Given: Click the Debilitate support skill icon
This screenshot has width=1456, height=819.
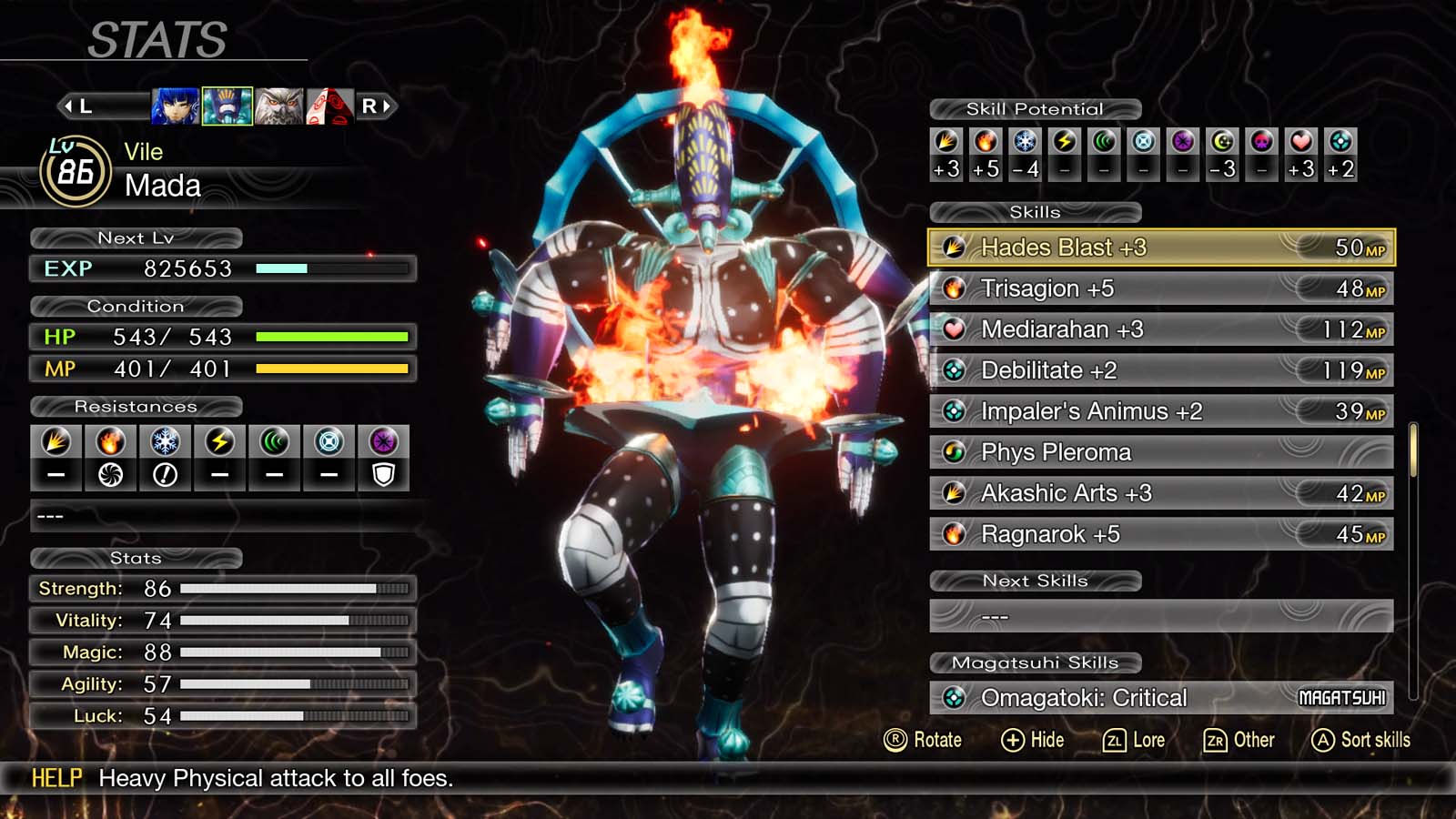Looking at the screenshot, I should [x=955, y=369].
